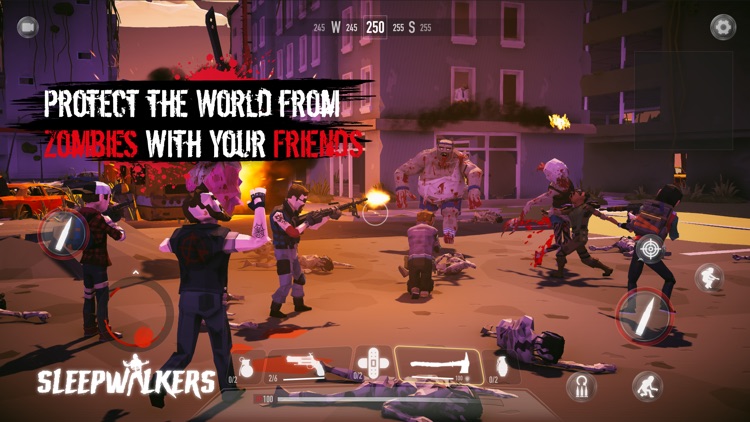Screen dimensions: 750x422
Task: Select the round grenade slot beside the revolver
Action: tap(246, 365)
